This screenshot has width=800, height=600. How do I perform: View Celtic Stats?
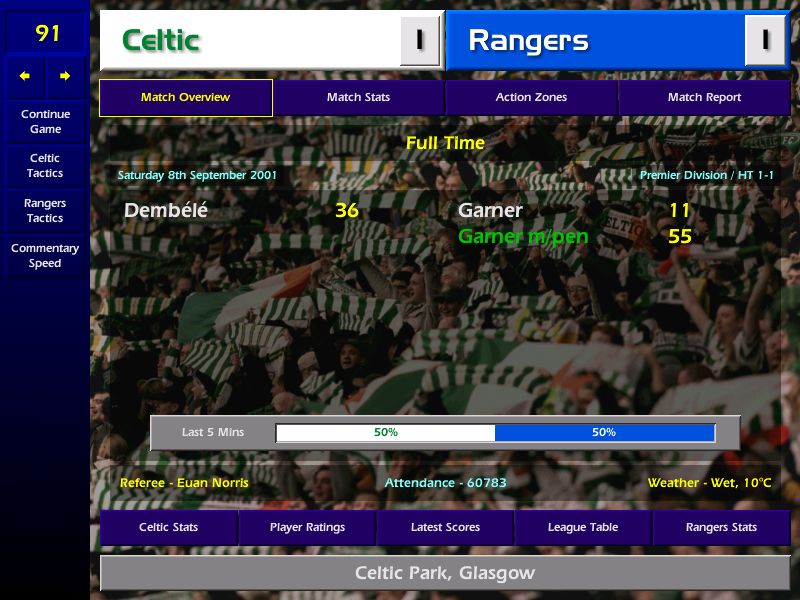[x=168, y=527]
